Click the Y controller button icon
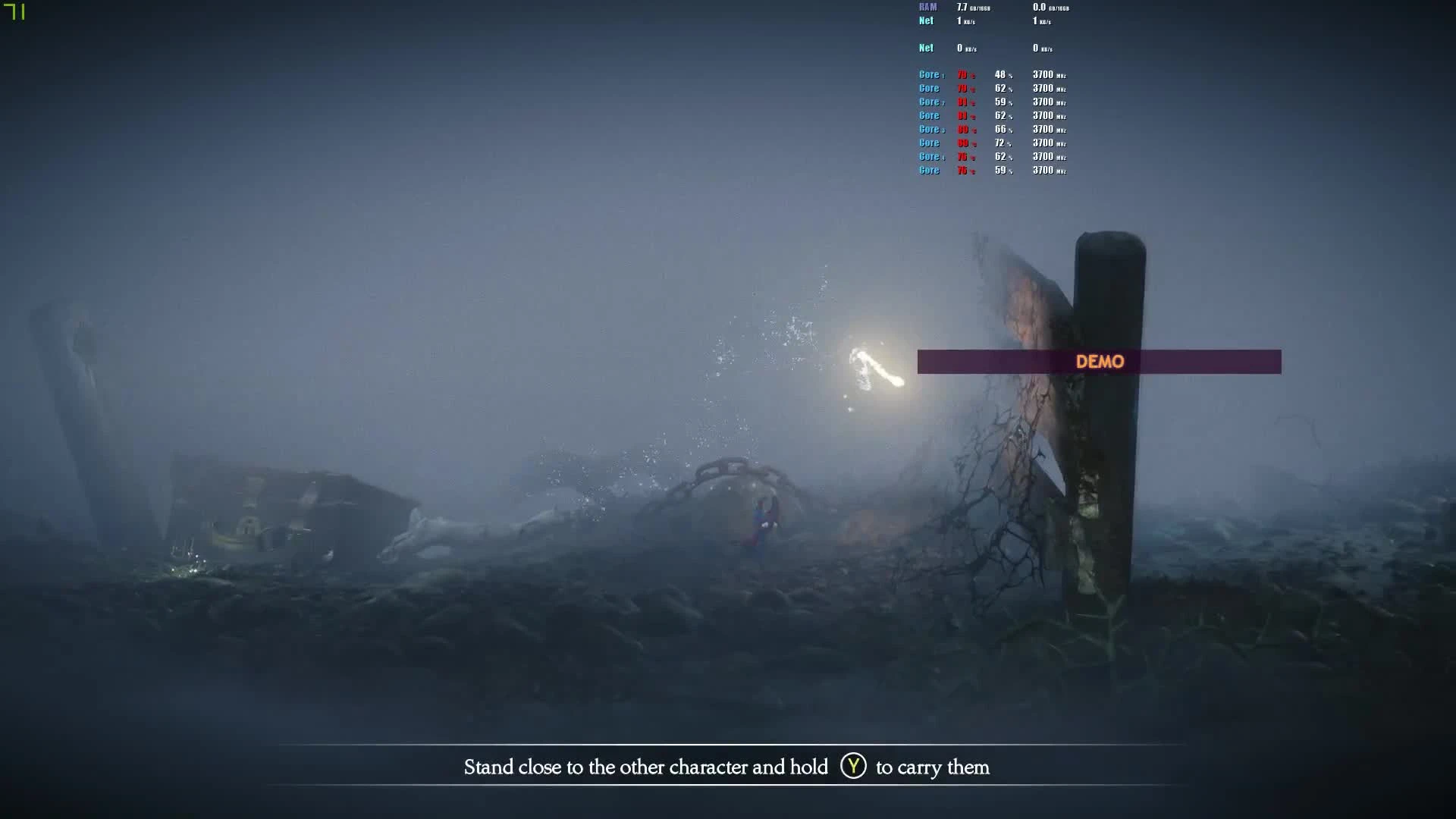The image size is (1456, 819). pos(853,767)
